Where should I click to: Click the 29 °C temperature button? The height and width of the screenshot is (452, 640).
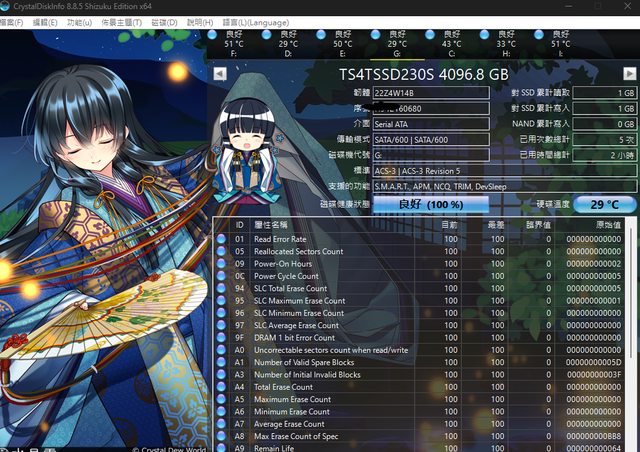604,203
